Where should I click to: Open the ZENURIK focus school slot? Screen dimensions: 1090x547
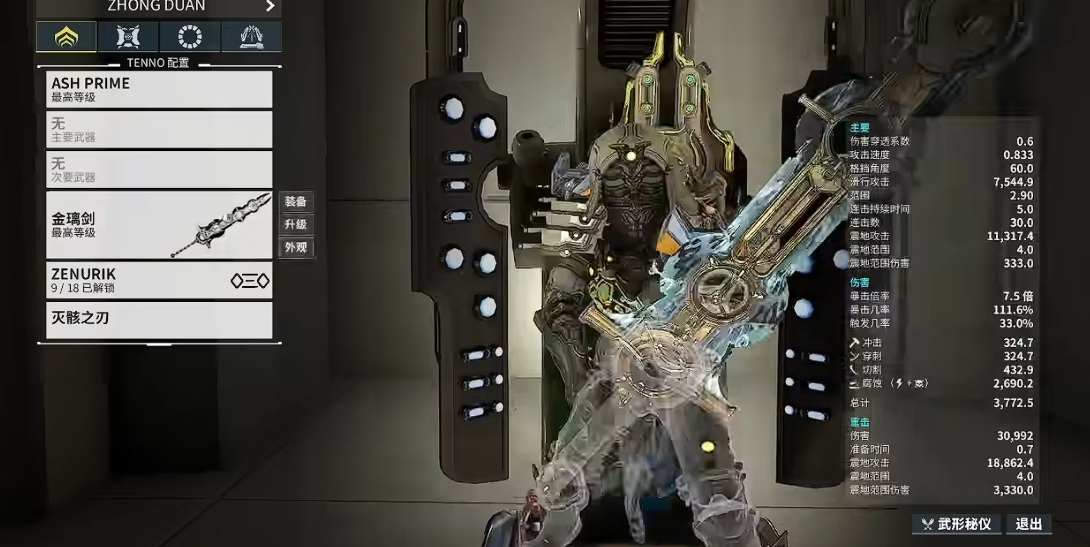click(159, 280)
